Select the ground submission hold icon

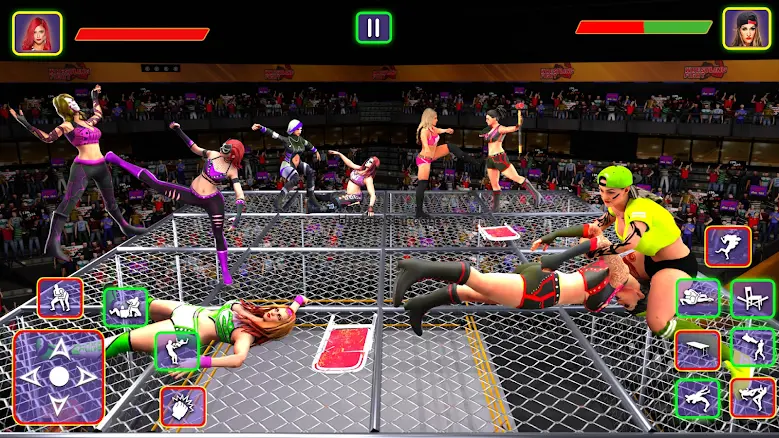pos(697,298)
